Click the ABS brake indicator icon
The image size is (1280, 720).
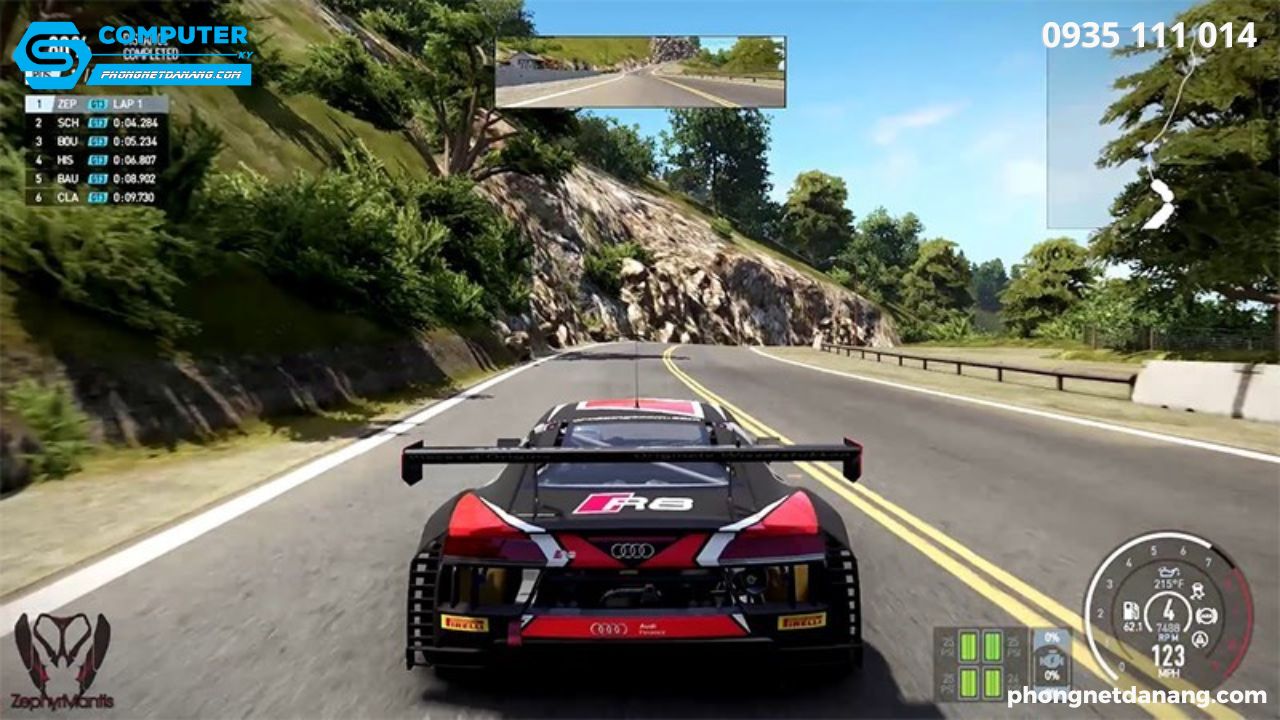[1207, 616]
